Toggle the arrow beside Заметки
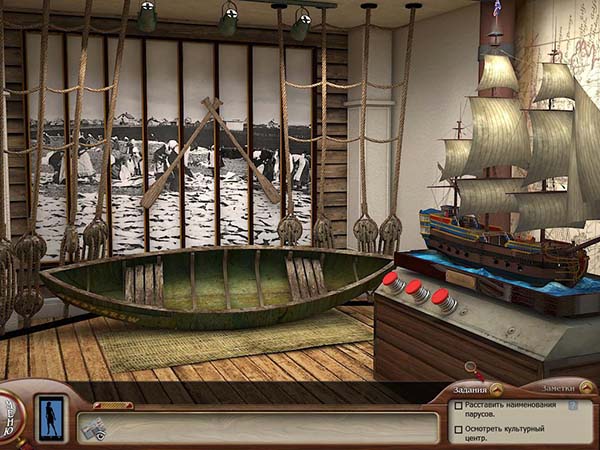 [x=583, y=390]
